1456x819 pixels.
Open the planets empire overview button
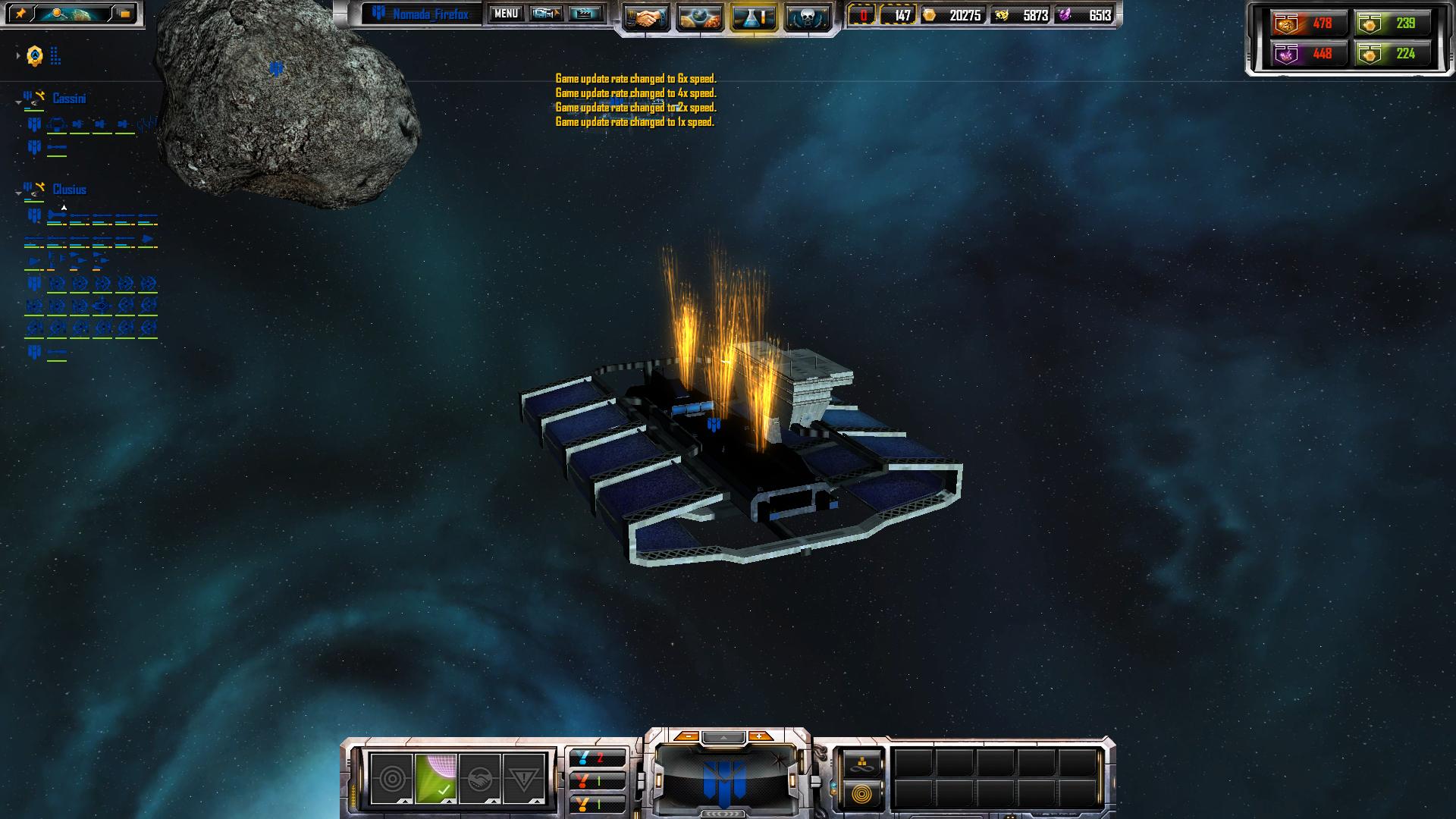click(x=699, y=17)
